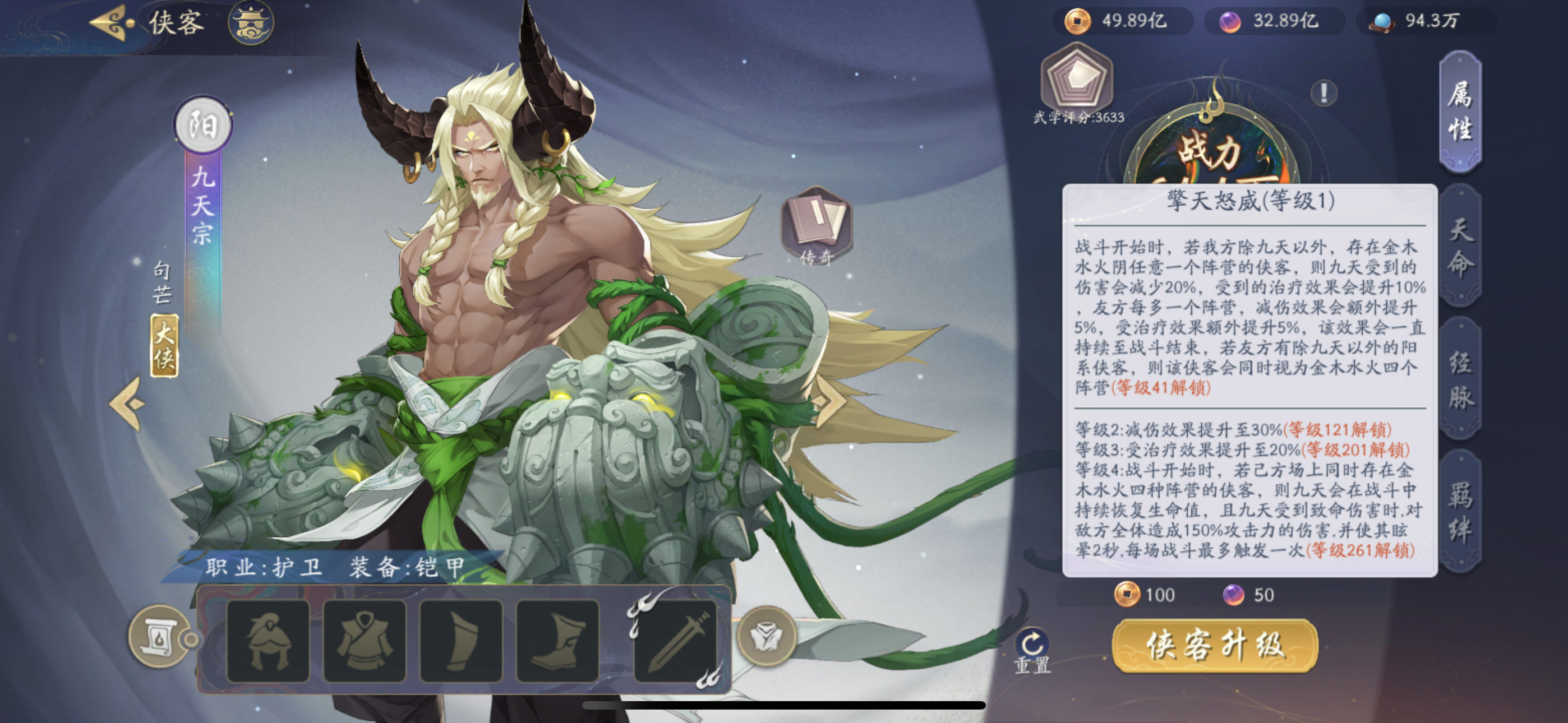The width and height of the screenshot is (1568, 723).
Task: Switch to the 天命 tab
Action: coord(1461,247)
